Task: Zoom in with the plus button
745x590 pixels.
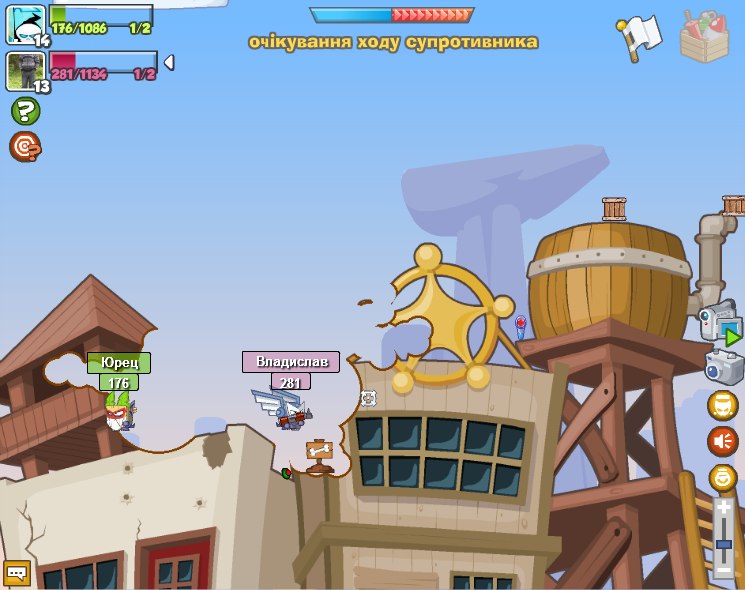Action: [723, 507]
